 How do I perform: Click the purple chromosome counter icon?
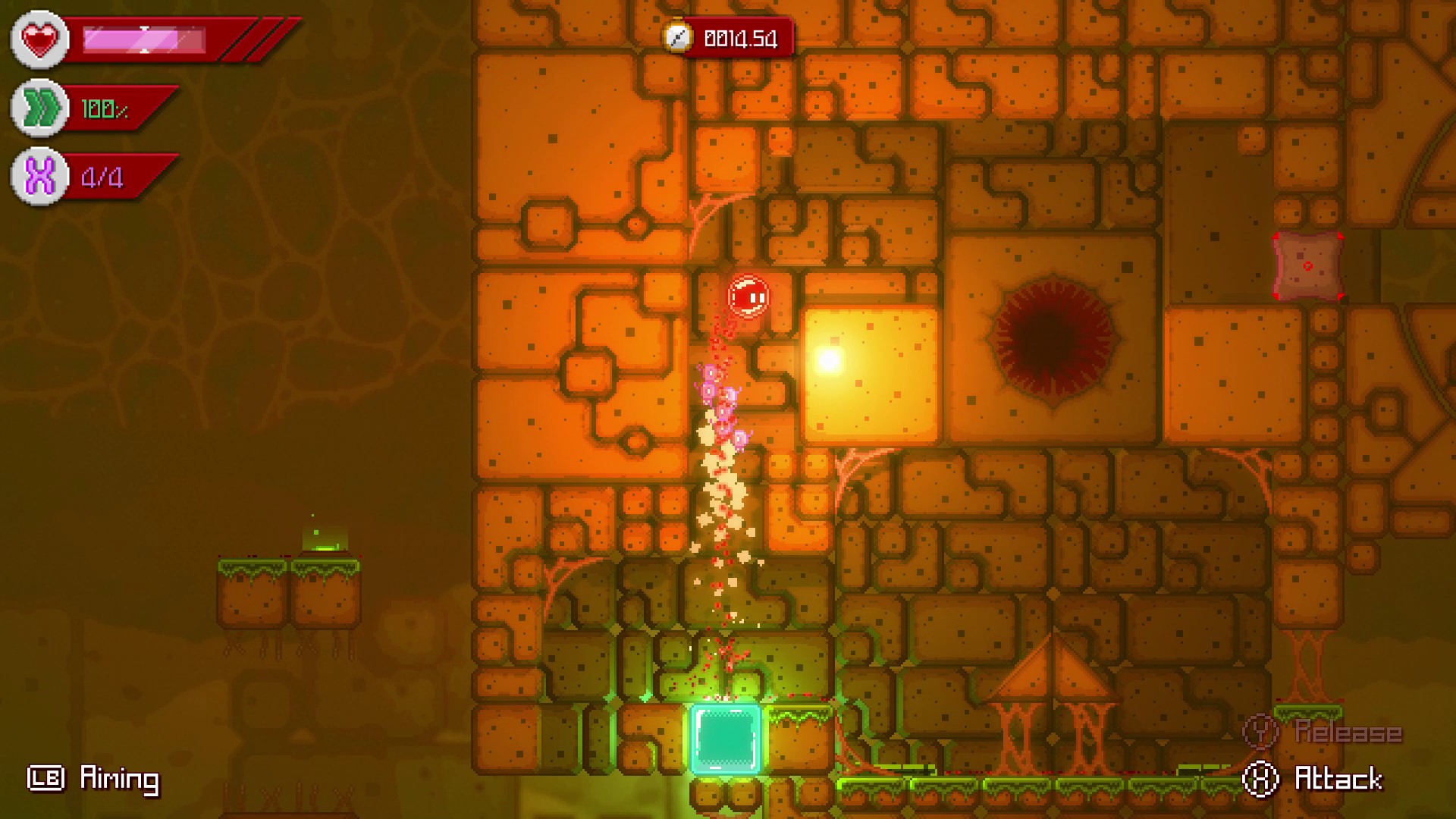point(39,177)
